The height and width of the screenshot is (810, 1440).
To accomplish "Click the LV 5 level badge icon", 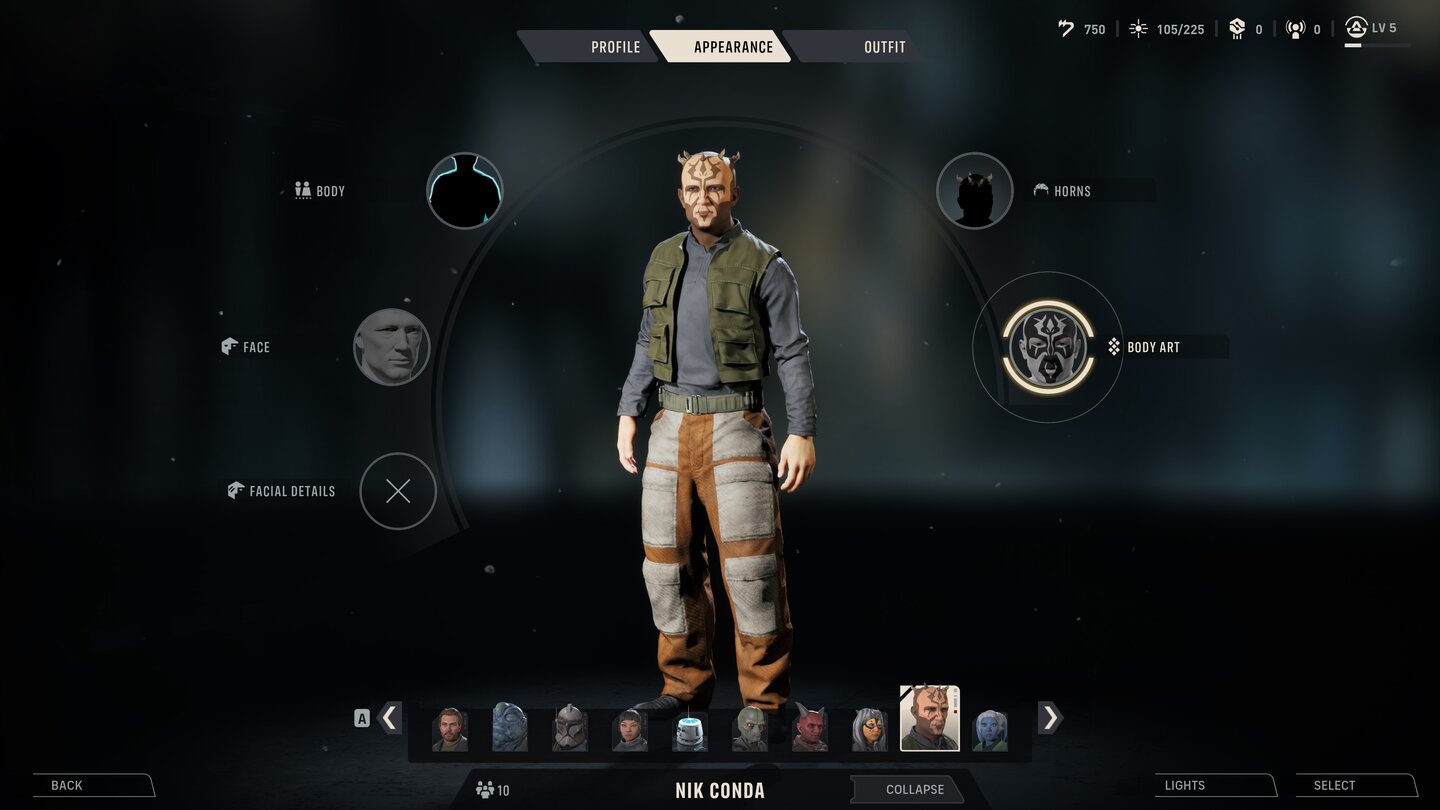I will click(1357, 28).
